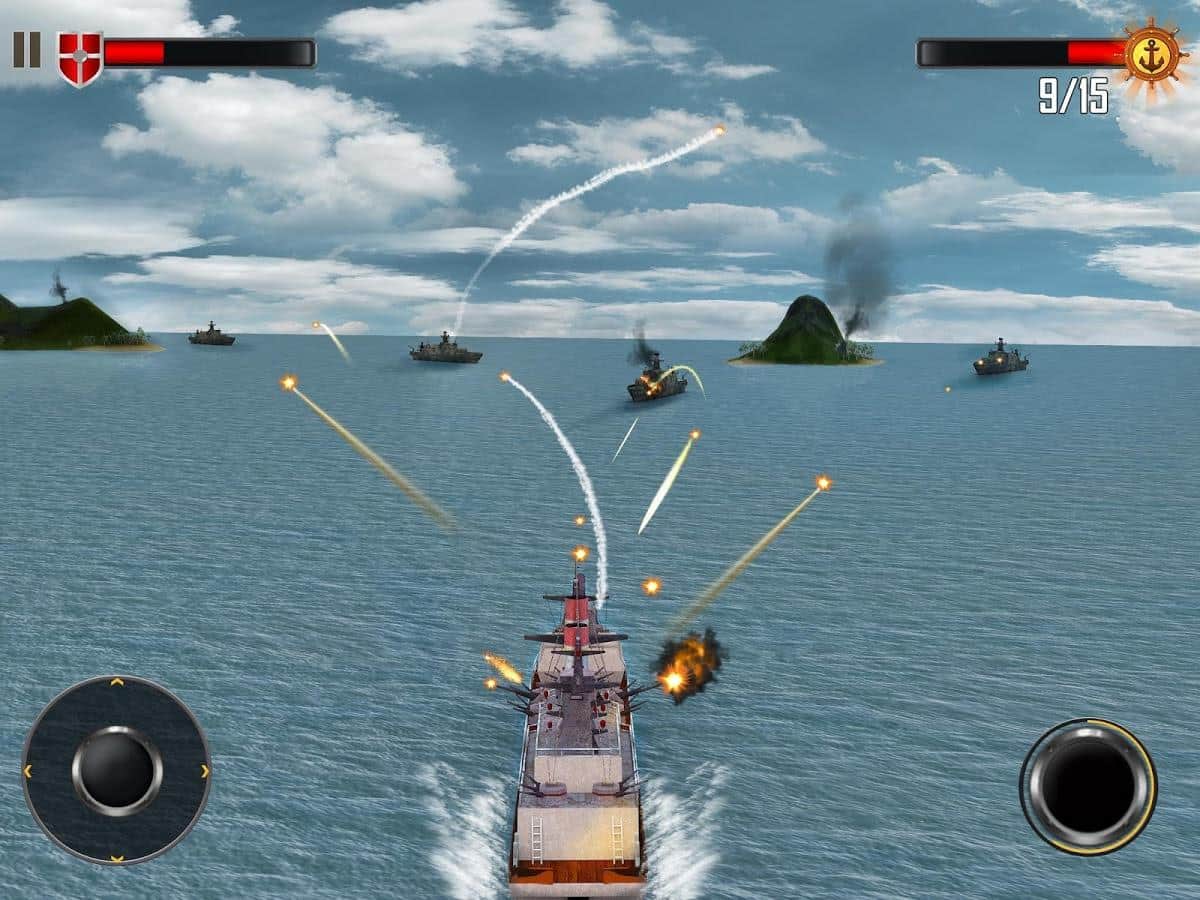The width and height of the screenshot is (1200, 900).
Task: Tap the joystick's right arrow
Action: pos(205,771)
